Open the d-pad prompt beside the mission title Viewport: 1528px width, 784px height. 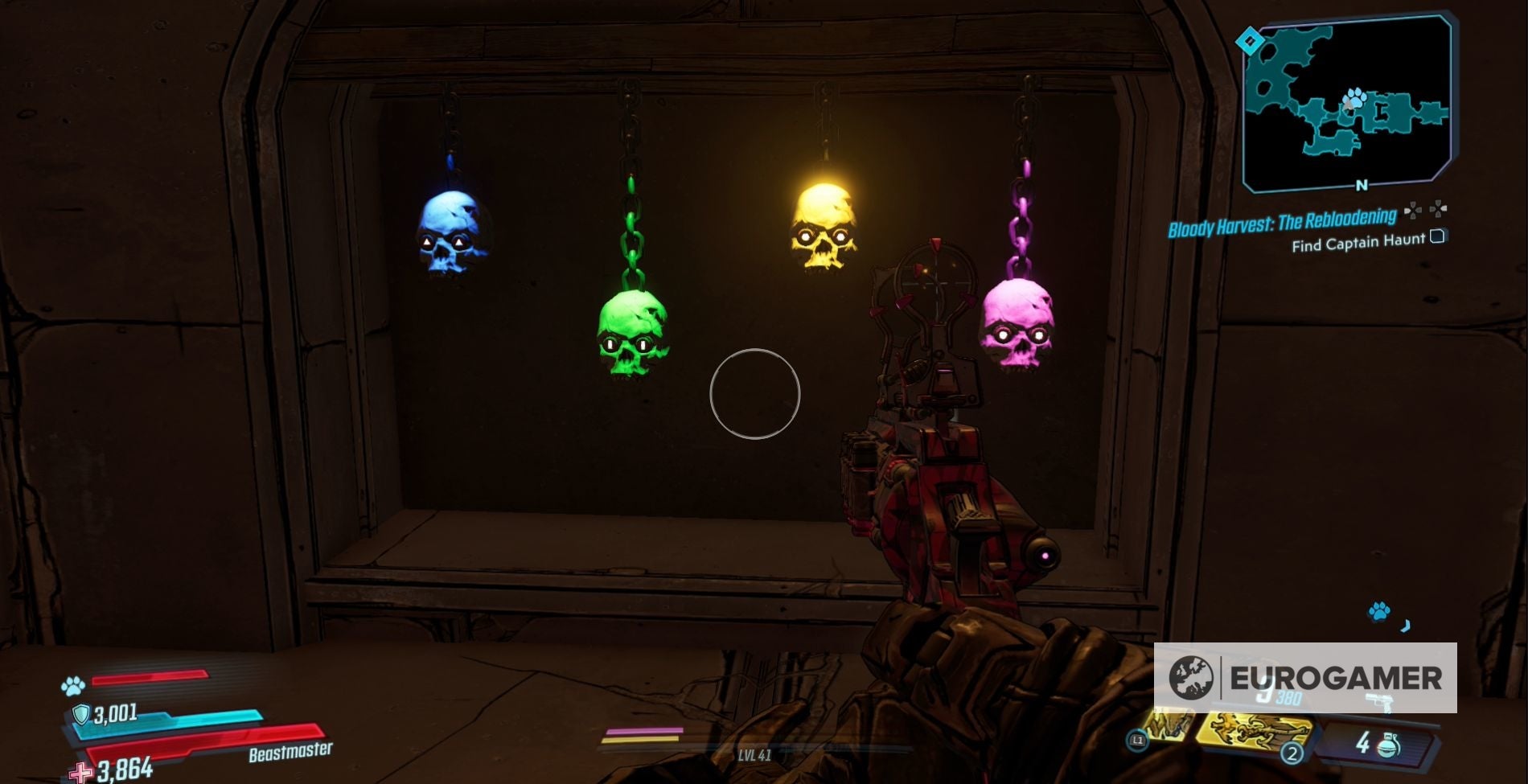1413,211
